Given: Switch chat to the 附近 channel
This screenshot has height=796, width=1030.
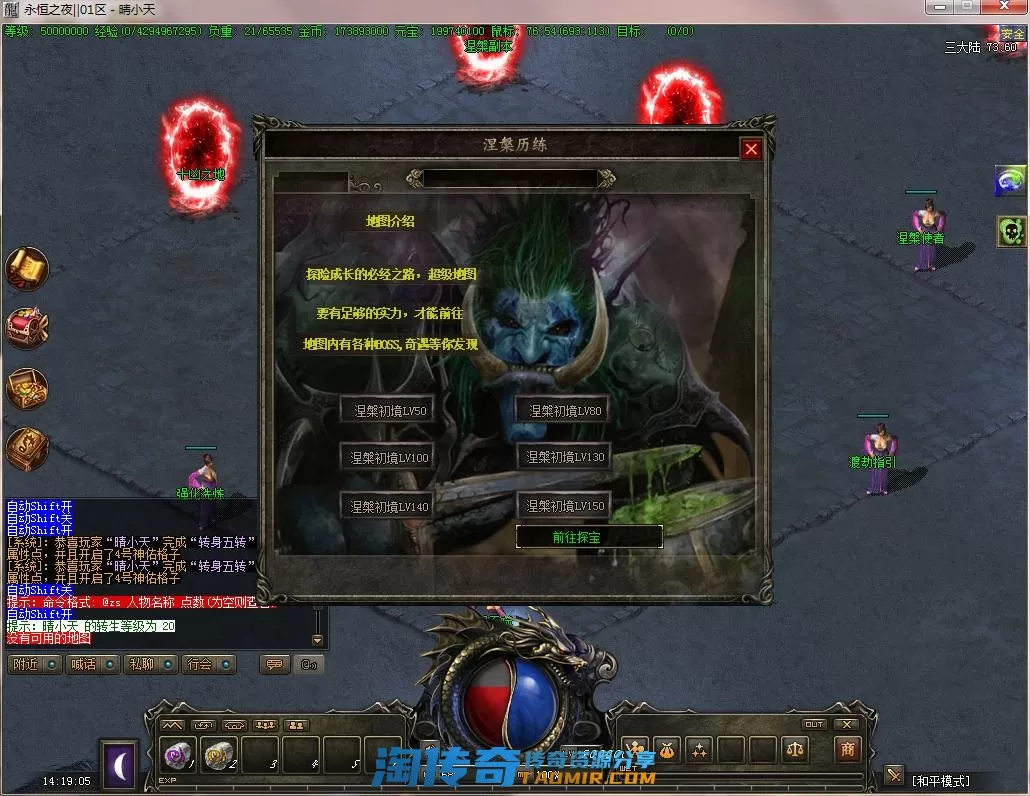Looking at the screenshot, I should (x=34, y=664).
